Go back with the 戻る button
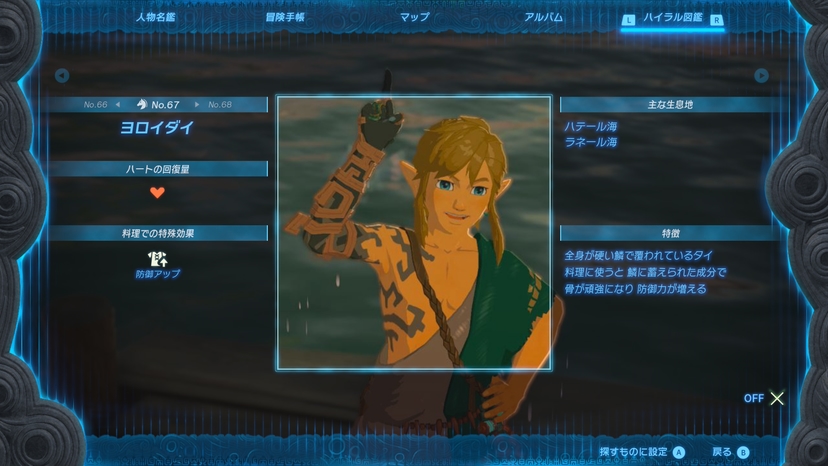 730,452
